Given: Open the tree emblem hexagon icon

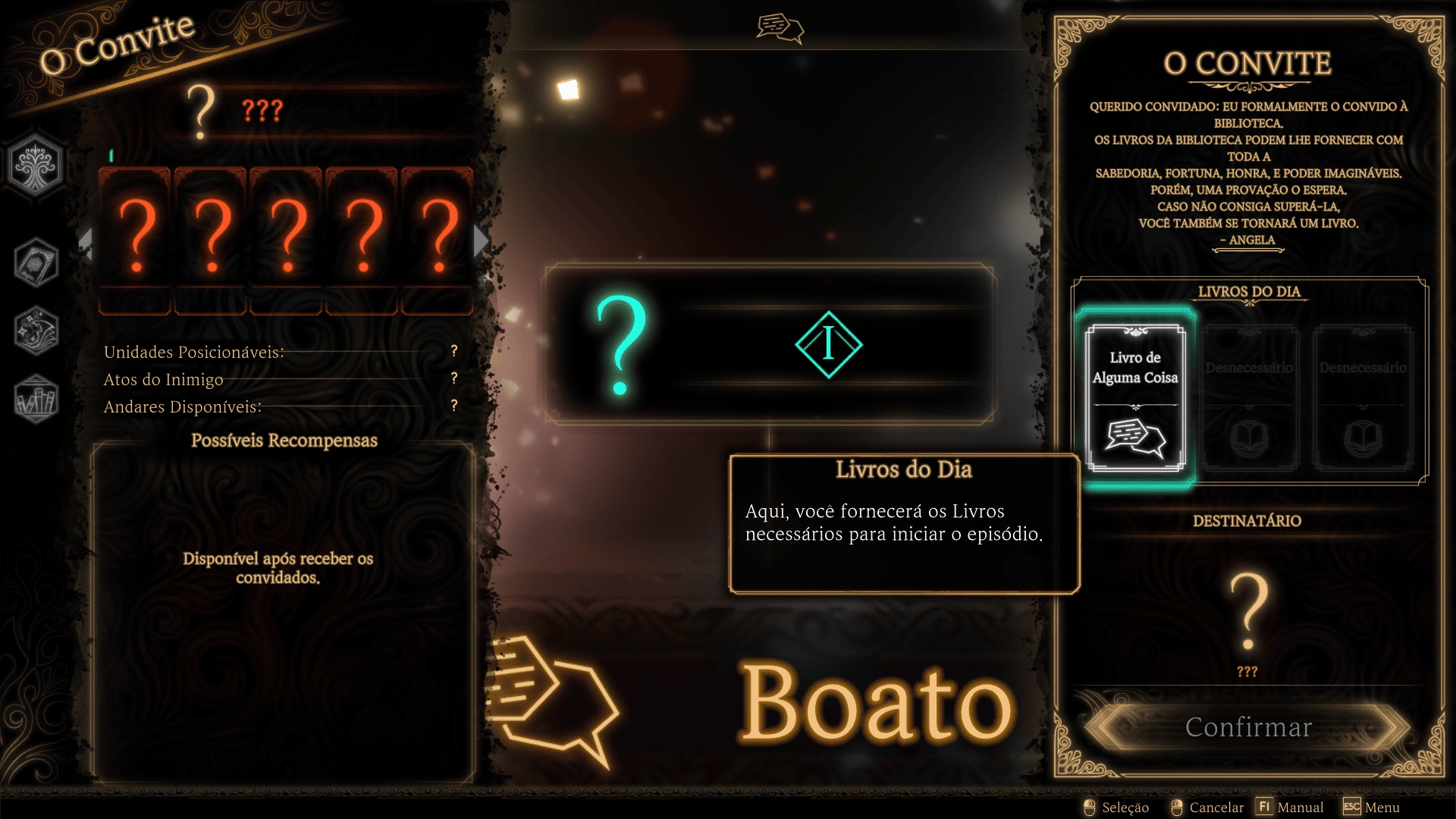Looking at the screenshot, I should 35,165.
